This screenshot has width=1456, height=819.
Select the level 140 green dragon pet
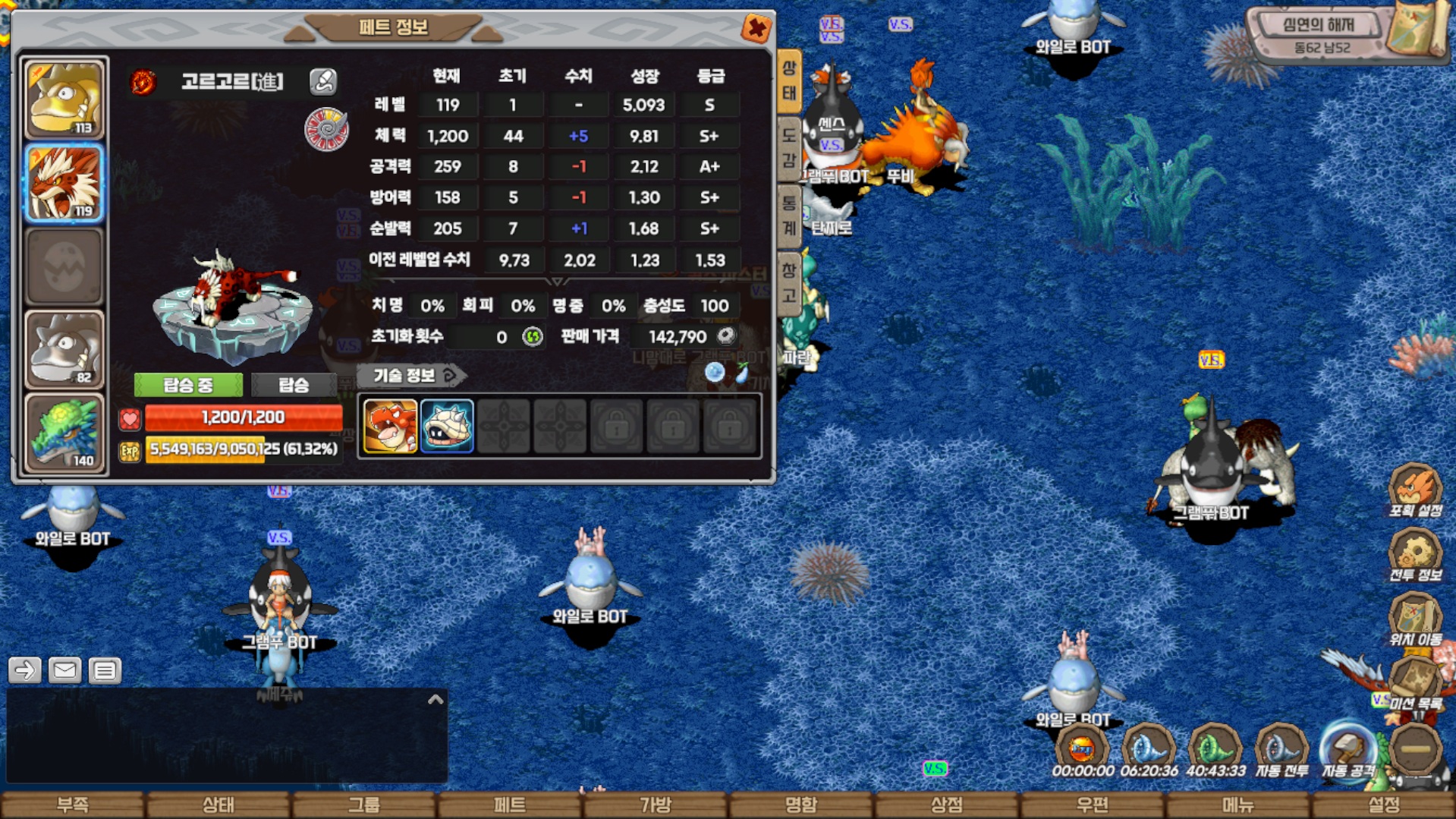point(64,433)
